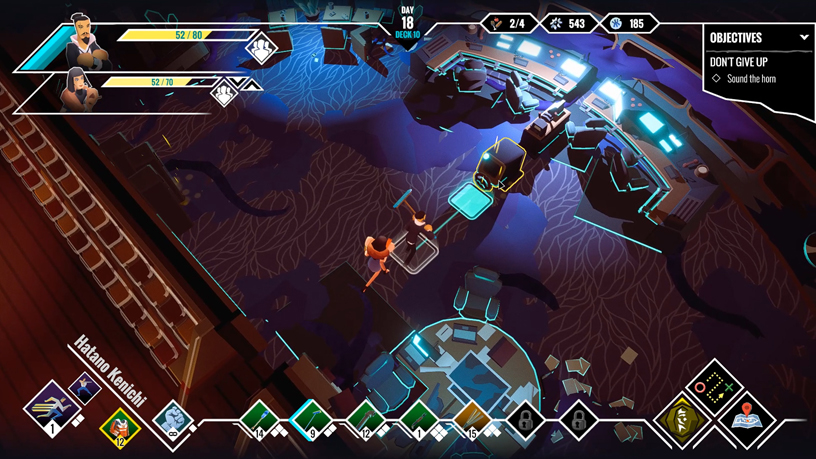Image resolution: width=816 pixels, height=459 pixels.
Task: Select the fist unarmed attack
Action: click(174, 417)
